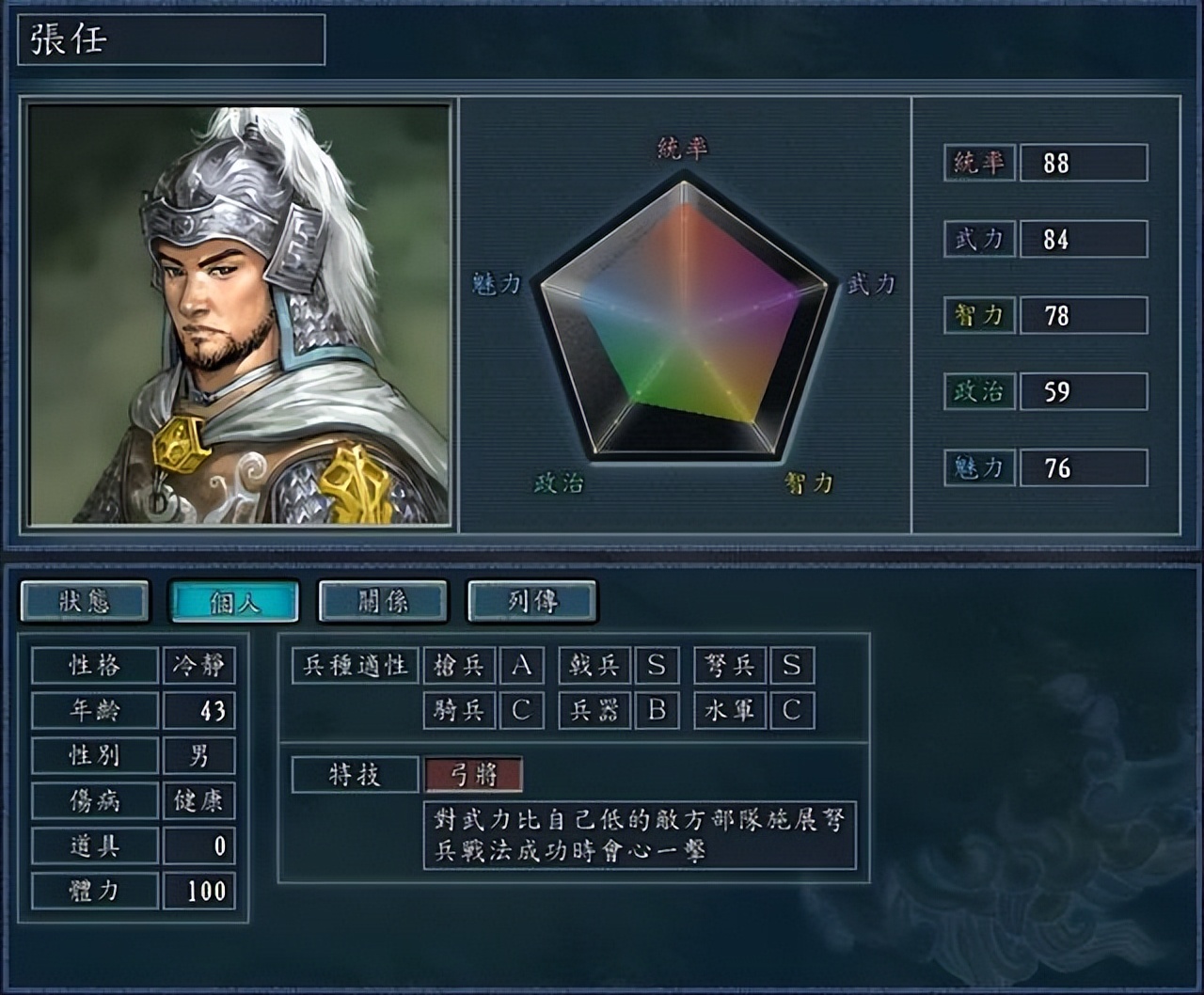Select the 政治 stat label

pyautogui.click(x=978, y=390)
